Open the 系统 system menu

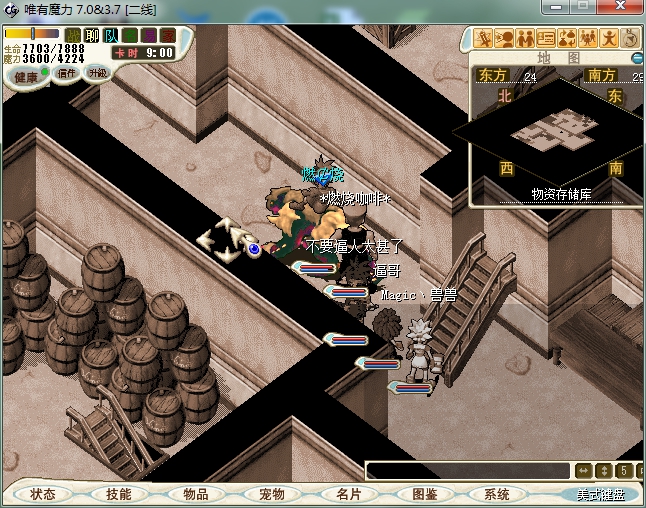497,494
